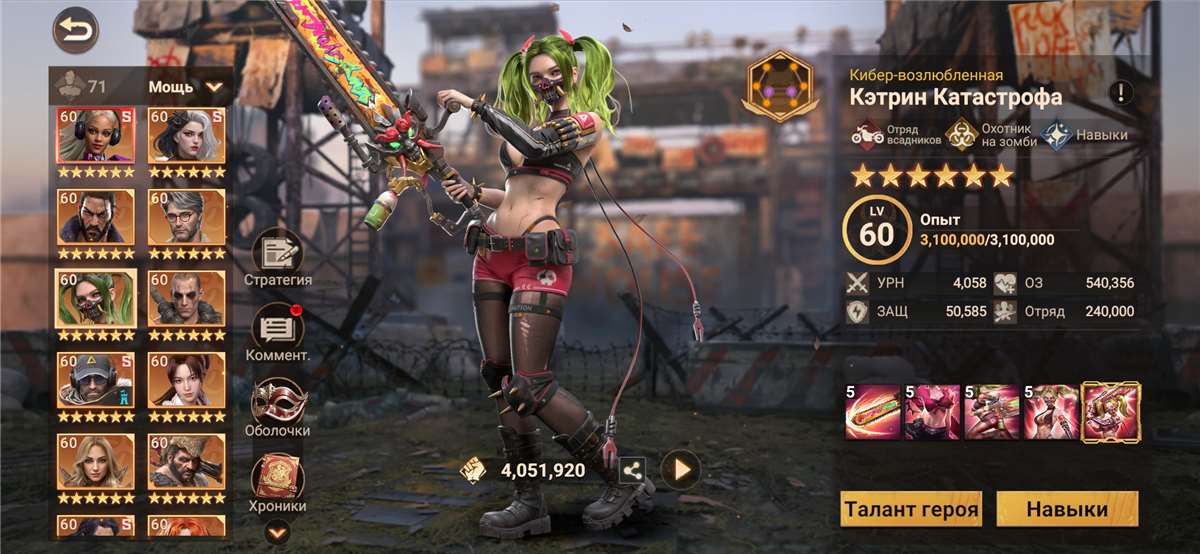Open the hexagonal faction emblem badge
Image resolution: width=1200 pixels, height=554 pixels.
click(x=778, y=87)
